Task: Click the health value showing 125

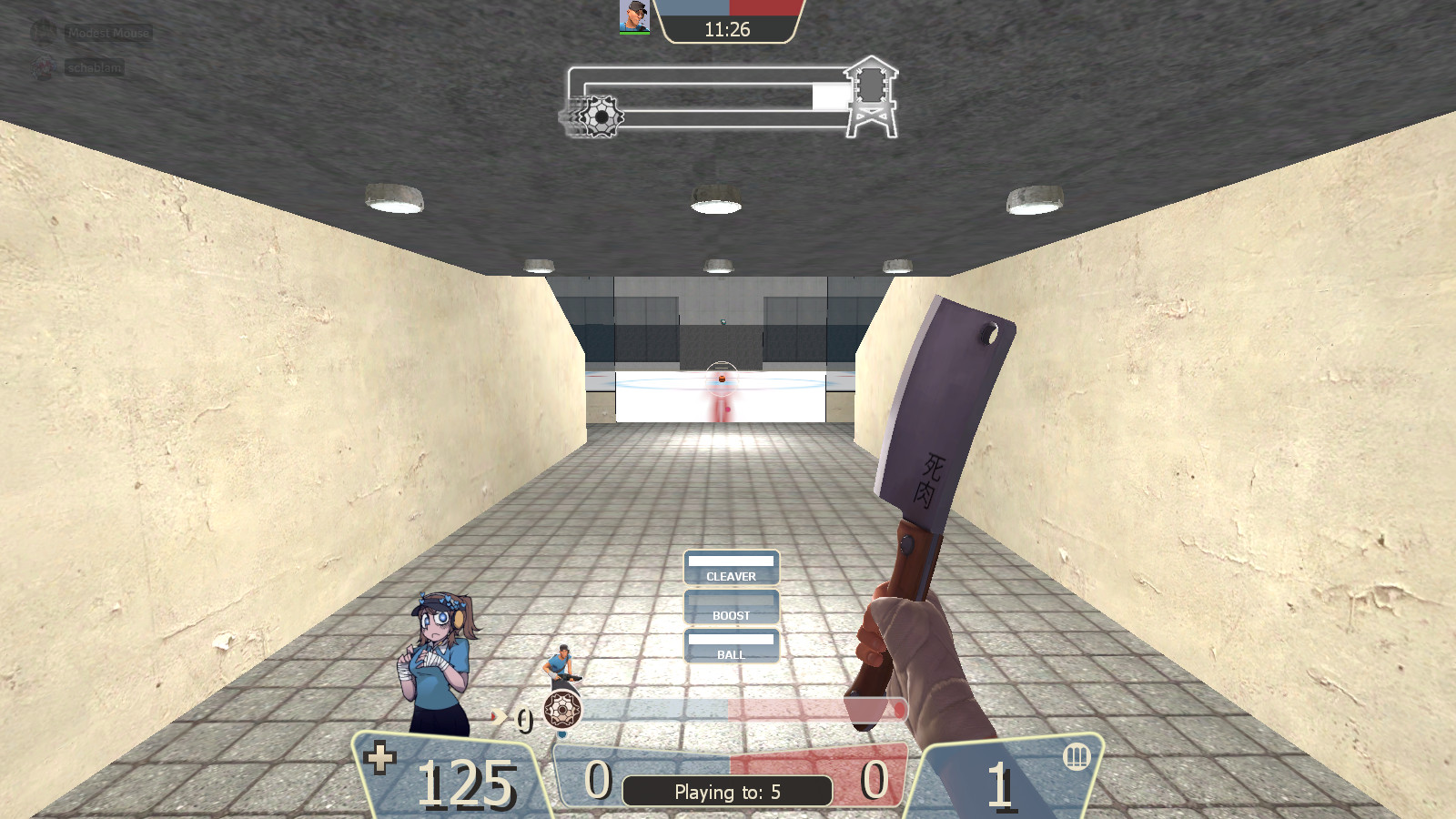Action: tap(466, 783)
